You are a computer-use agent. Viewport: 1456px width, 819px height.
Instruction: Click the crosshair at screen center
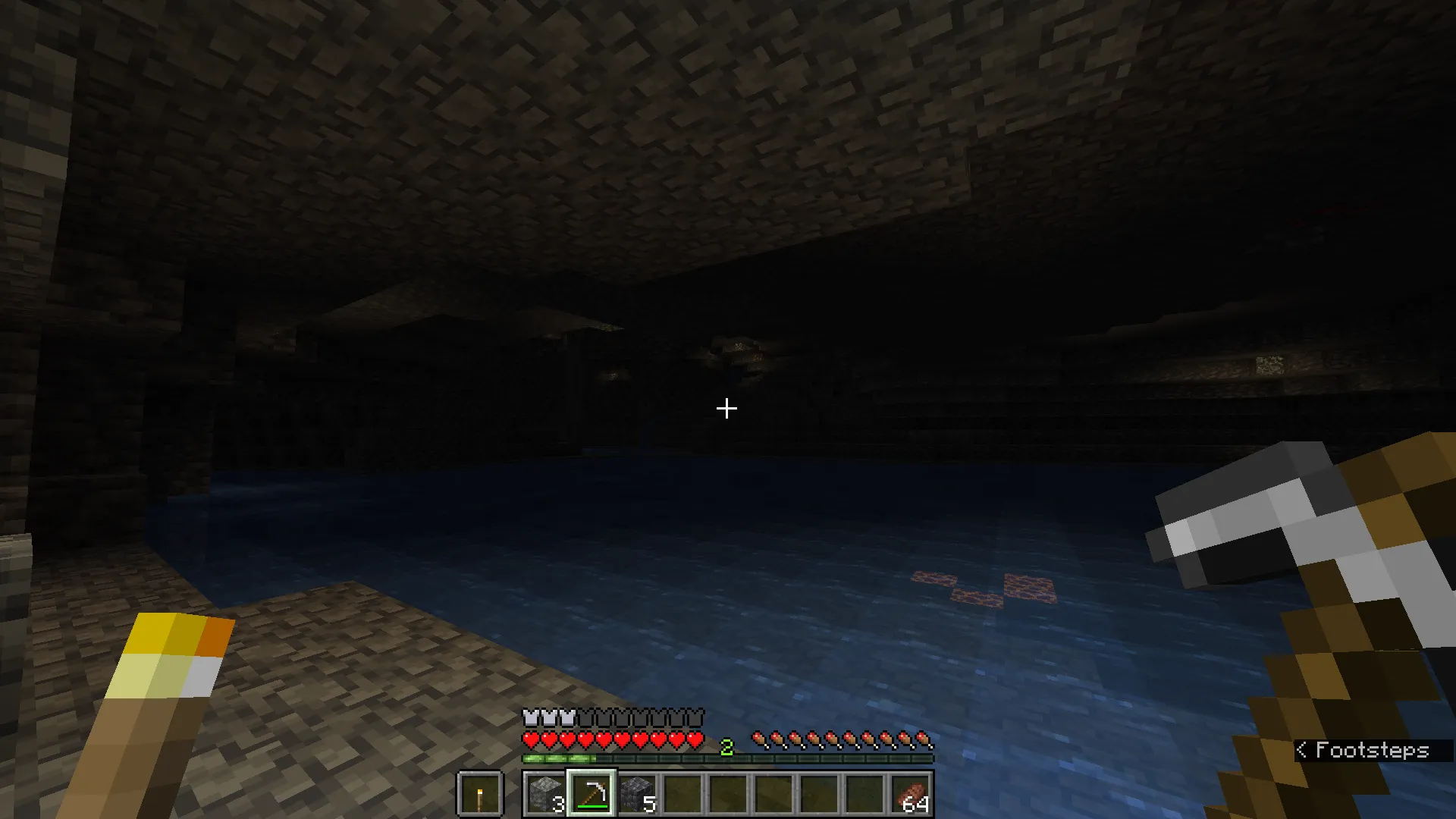click(x=726, y=409)
